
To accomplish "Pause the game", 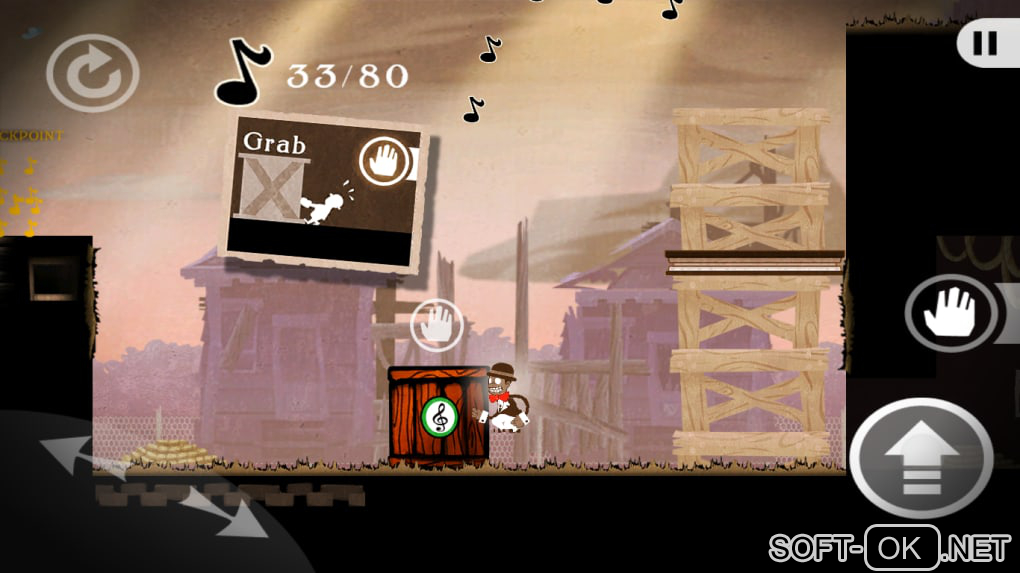I will coord(985,43).
